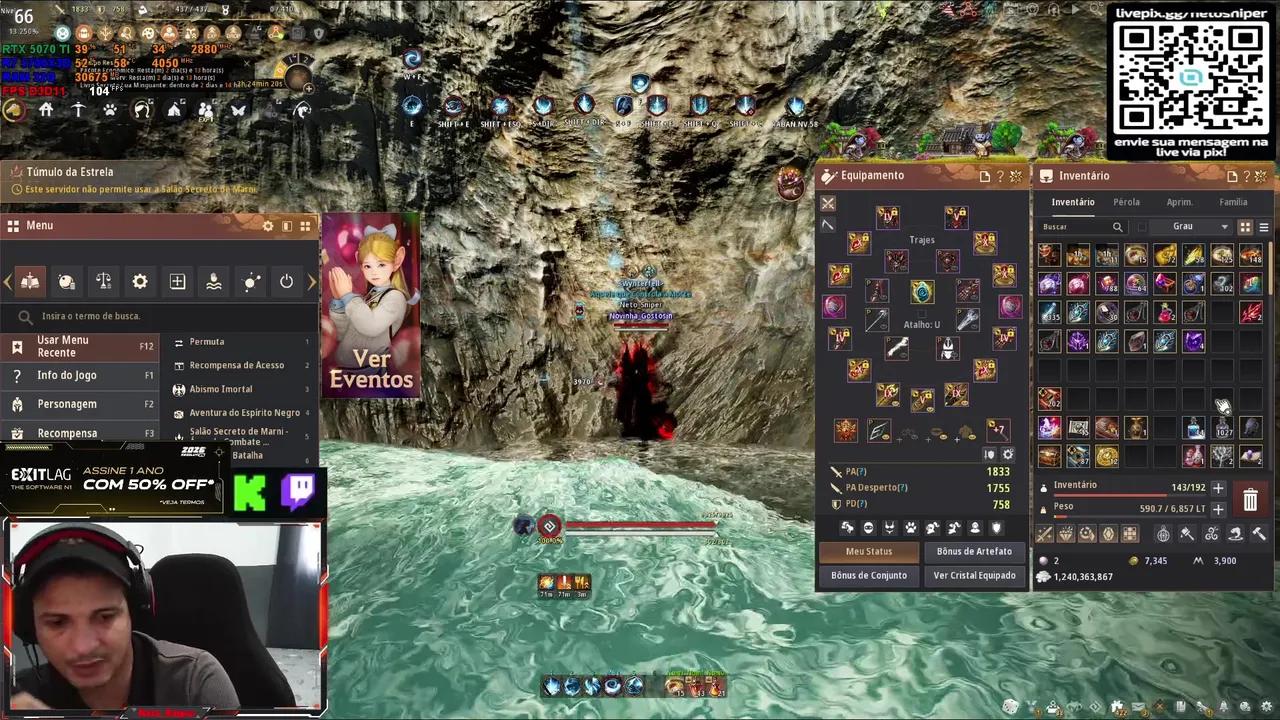Open the Ver Eventos banner
The height and width of the screenshot is (720, 1280).
[x=371, y=368]
